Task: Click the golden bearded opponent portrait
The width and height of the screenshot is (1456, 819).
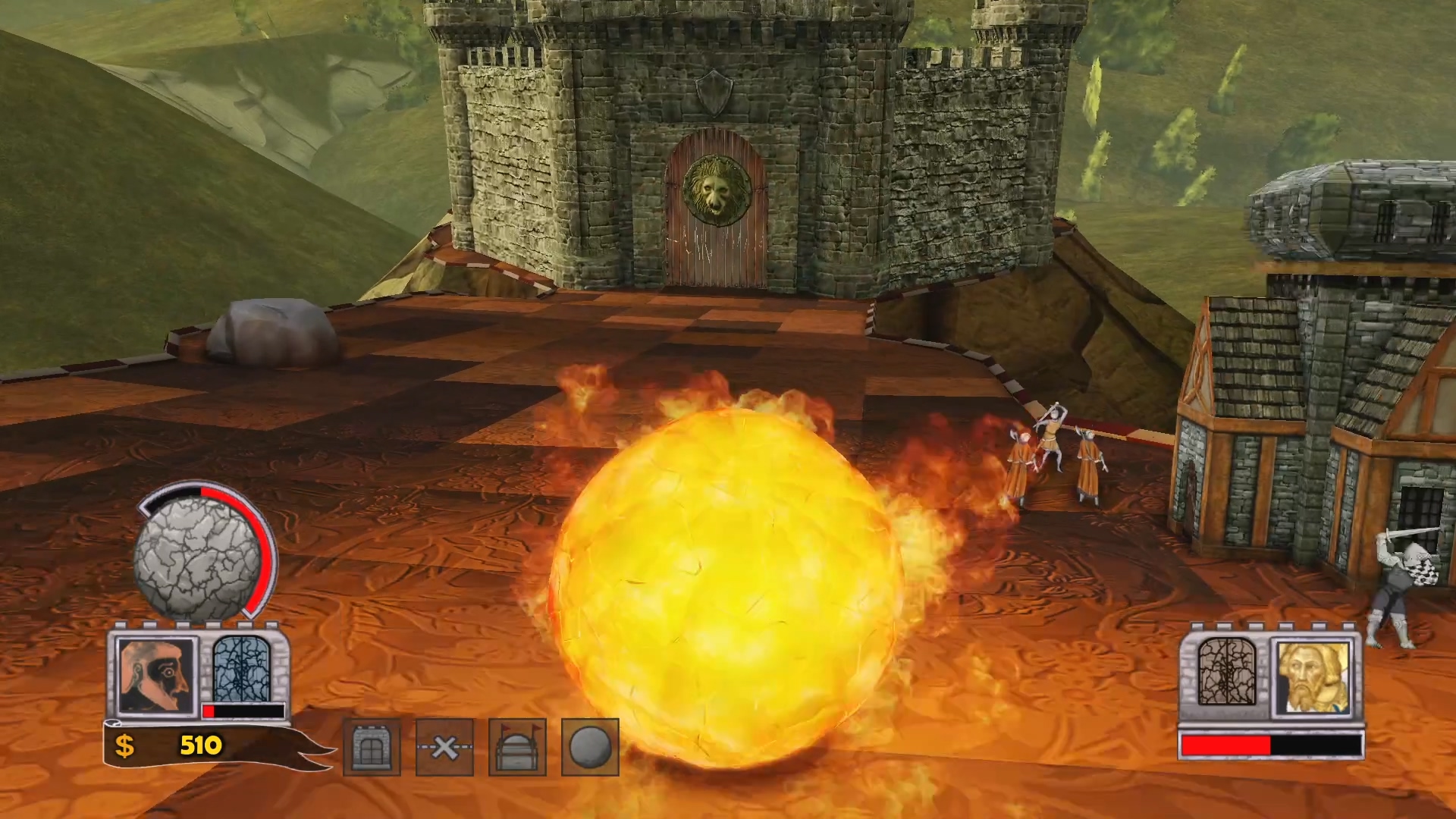Action: click(x=1313, y=677)
